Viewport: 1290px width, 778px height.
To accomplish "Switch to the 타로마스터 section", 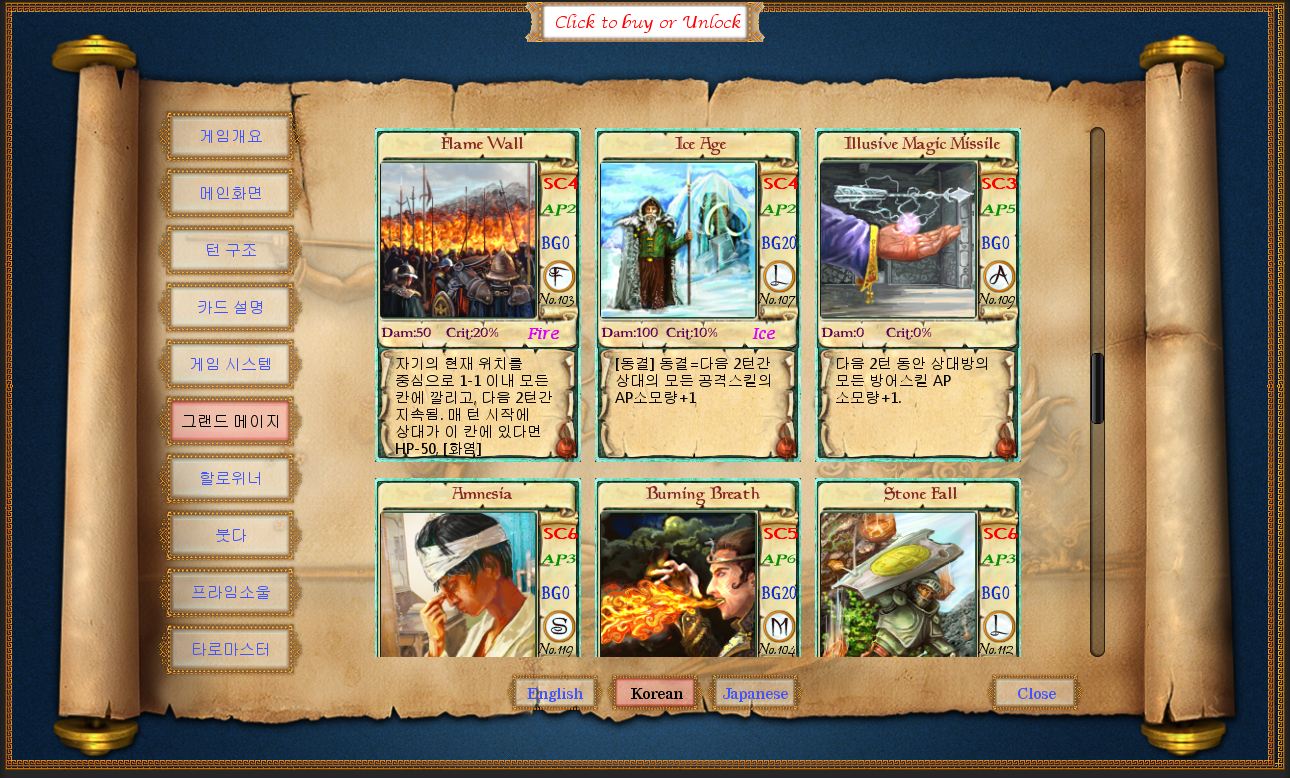I will pyautogui.click(x=230, y=648).
